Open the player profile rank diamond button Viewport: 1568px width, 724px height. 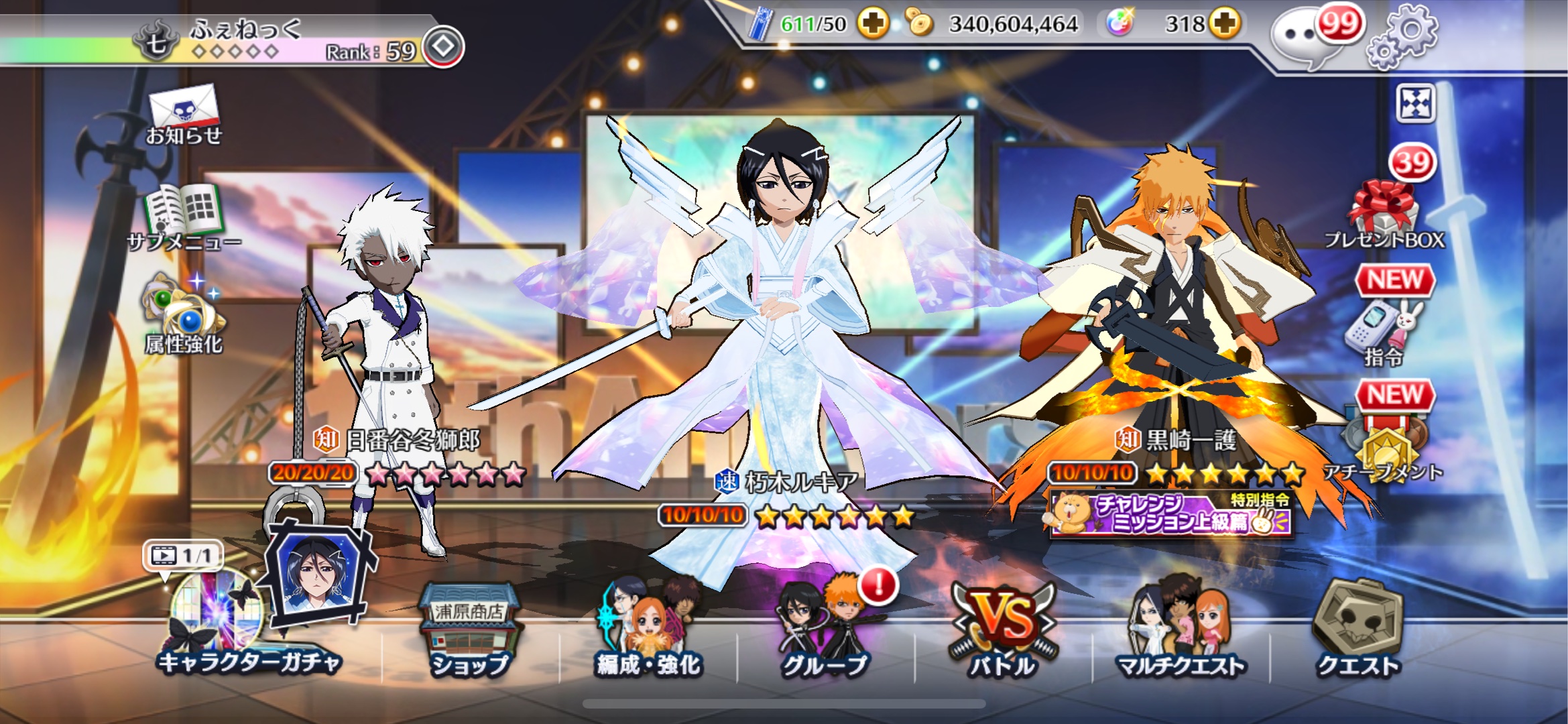pos(443,47)
